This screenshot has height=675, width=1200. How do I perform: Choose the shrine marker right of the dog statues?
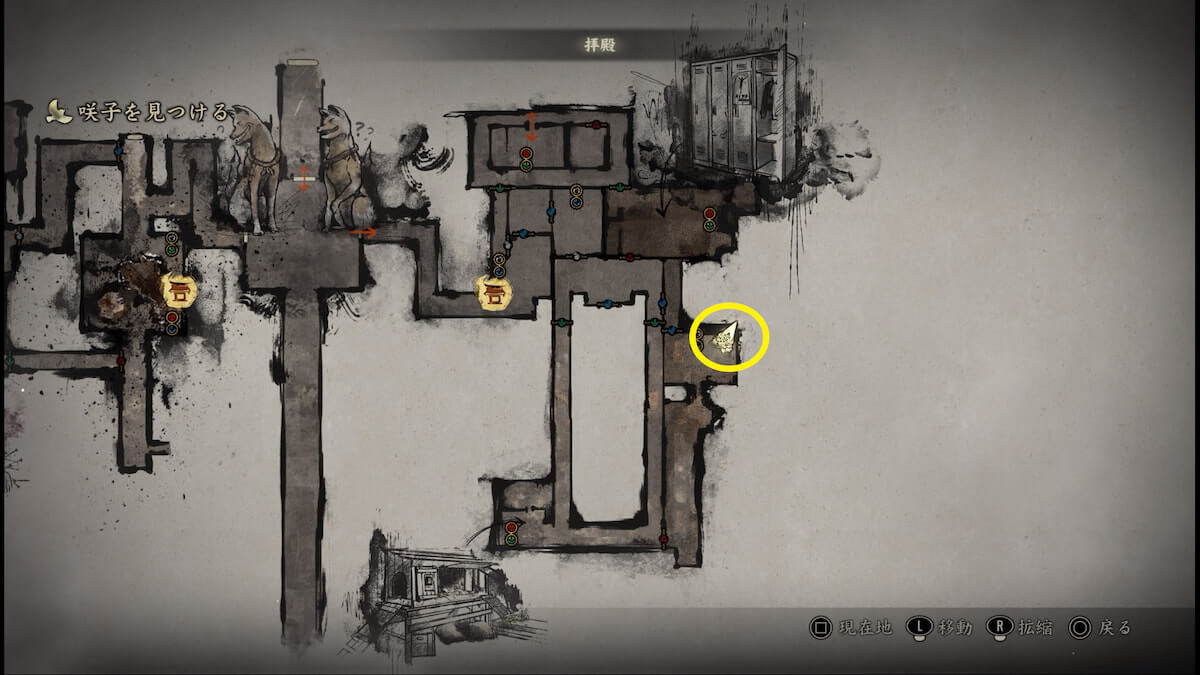(x=492, y=291)
